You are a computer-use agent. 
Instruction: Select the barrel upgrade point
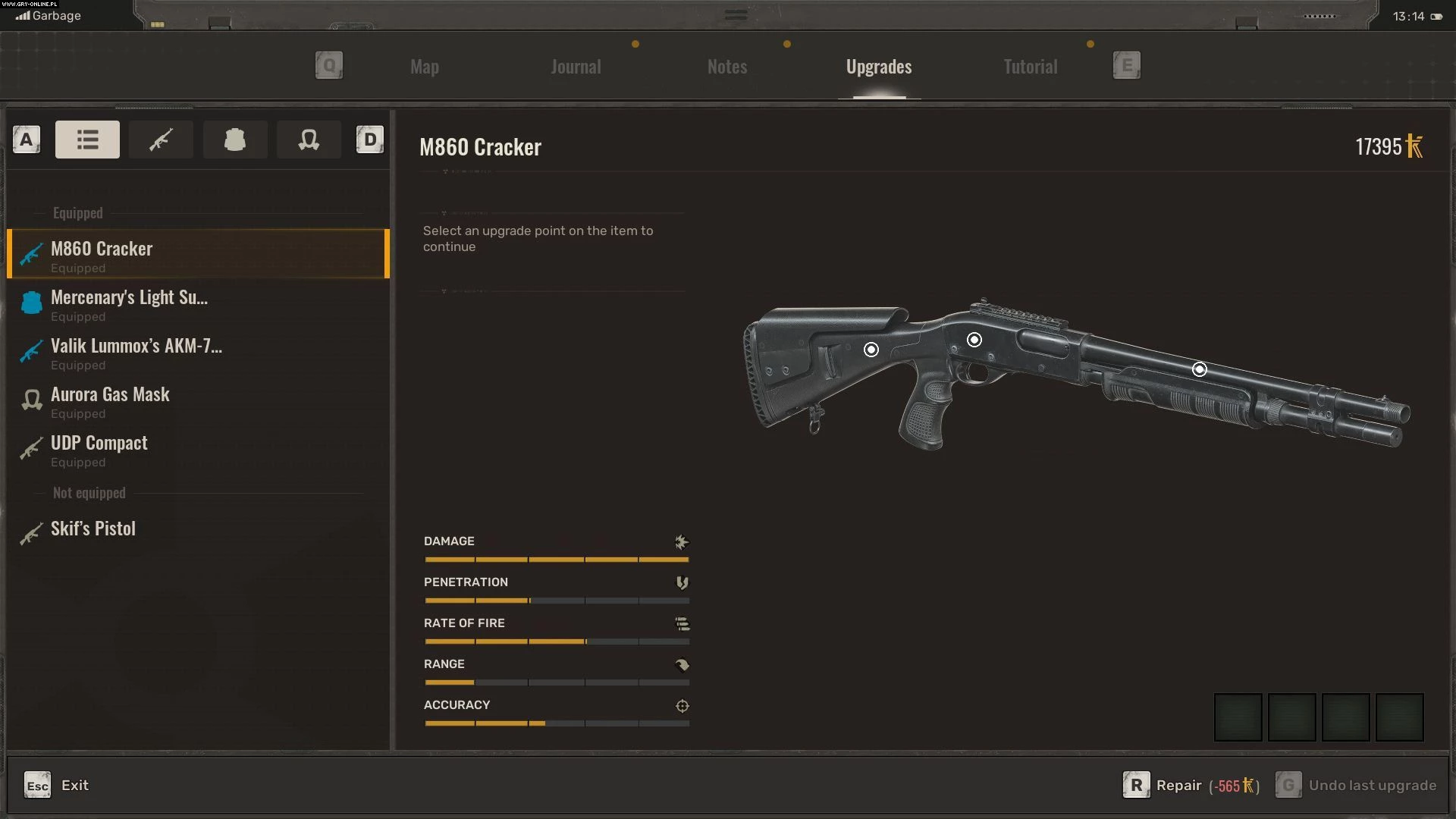[x=1200, y=369]
